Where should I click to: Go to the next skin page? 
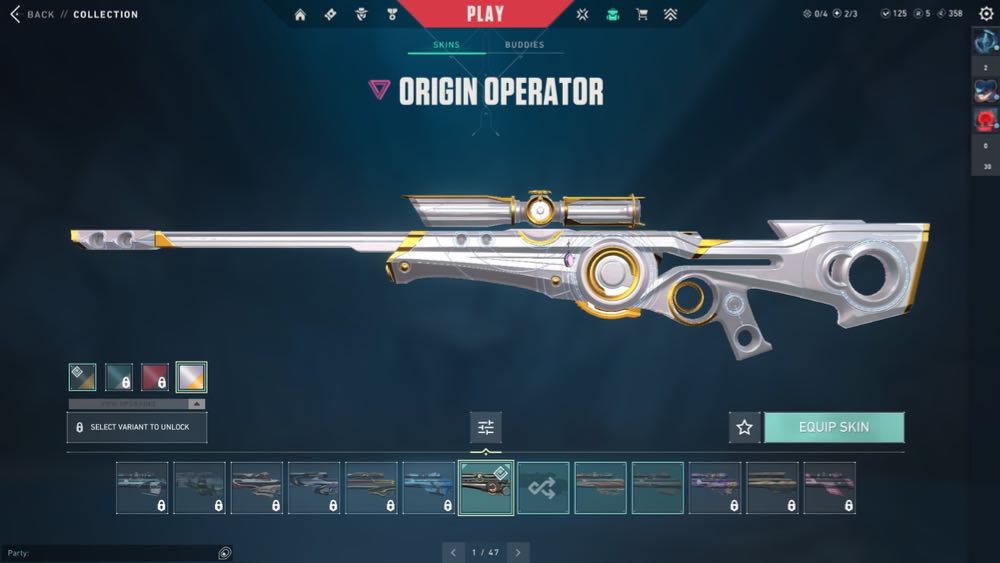click(x=517, y=552)
